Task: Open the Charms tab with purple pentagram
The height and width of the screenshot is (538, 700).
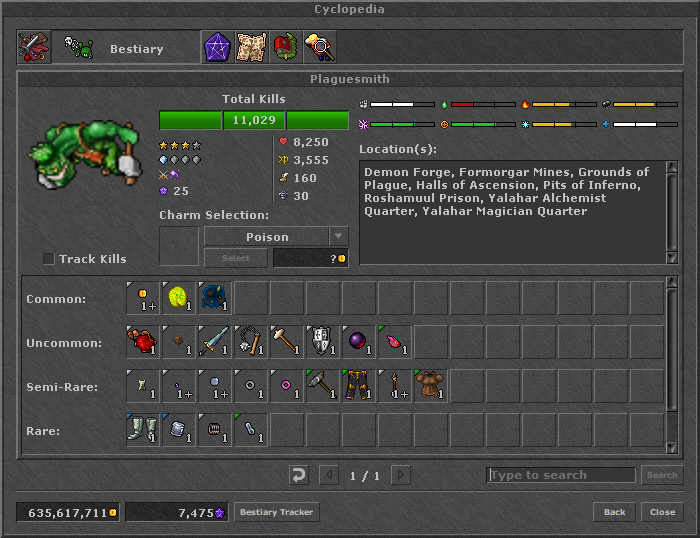Action: pos(217,48)
